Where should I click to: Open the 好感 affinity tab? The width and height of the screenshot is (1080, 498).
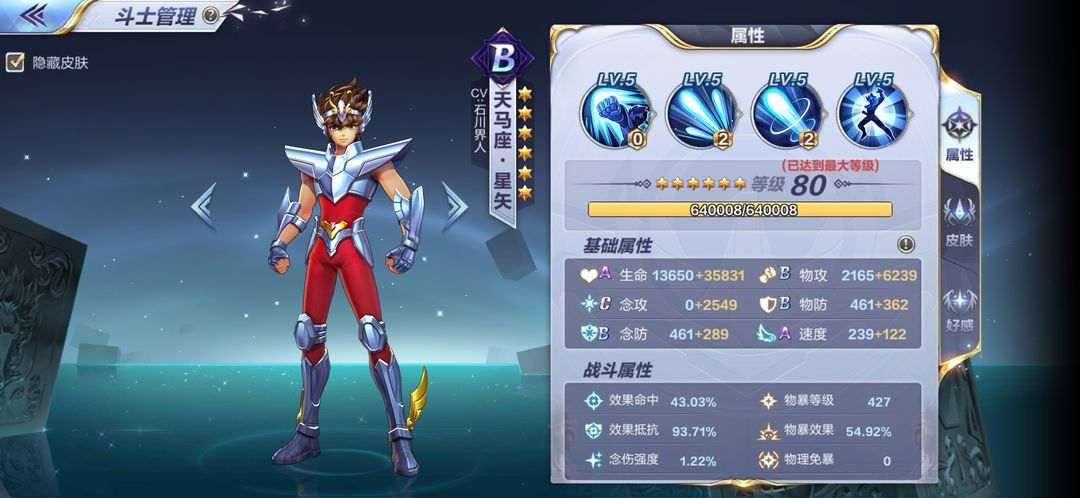959,308
